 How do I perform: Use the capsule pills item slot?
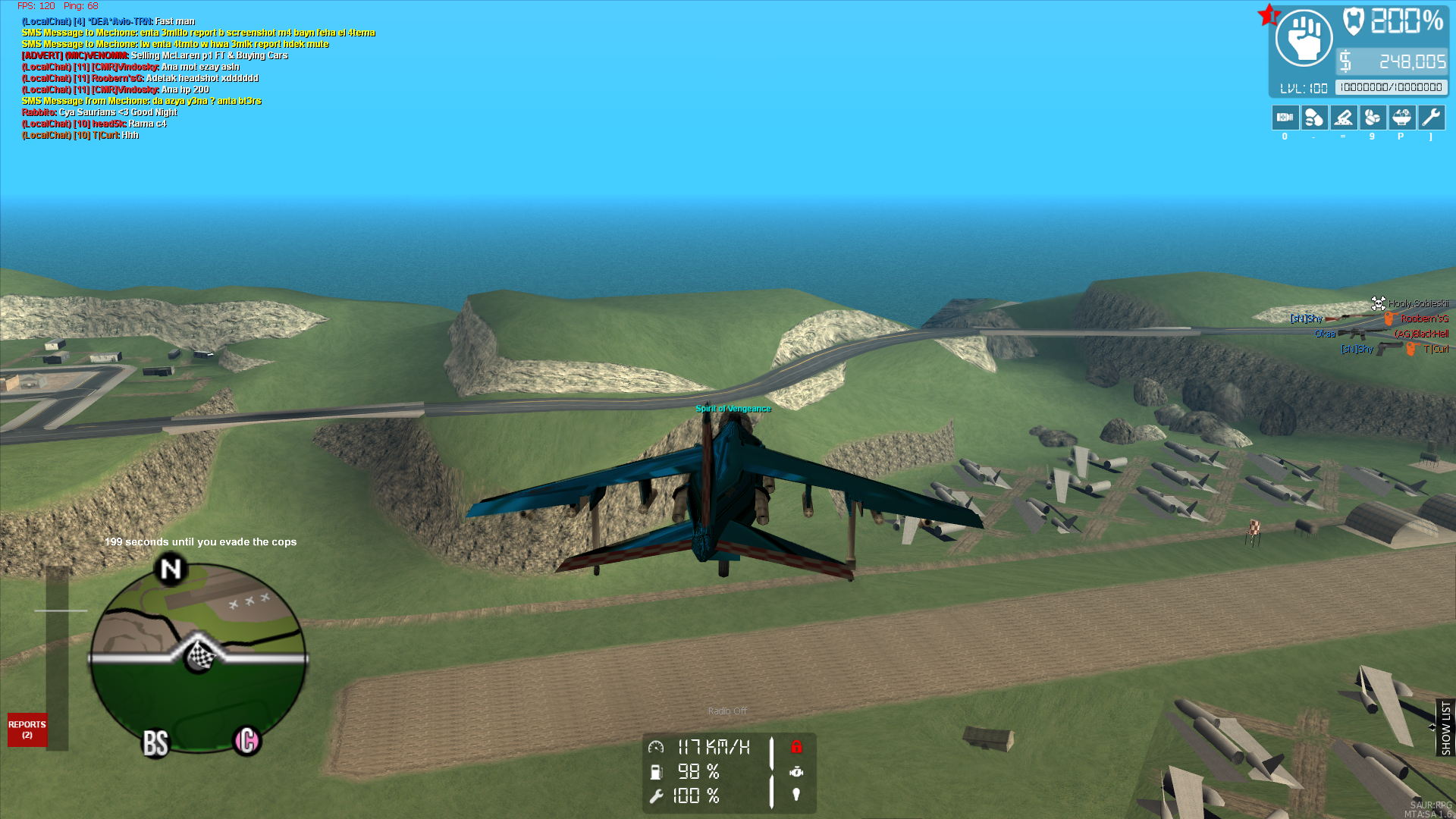(1314, 118)
